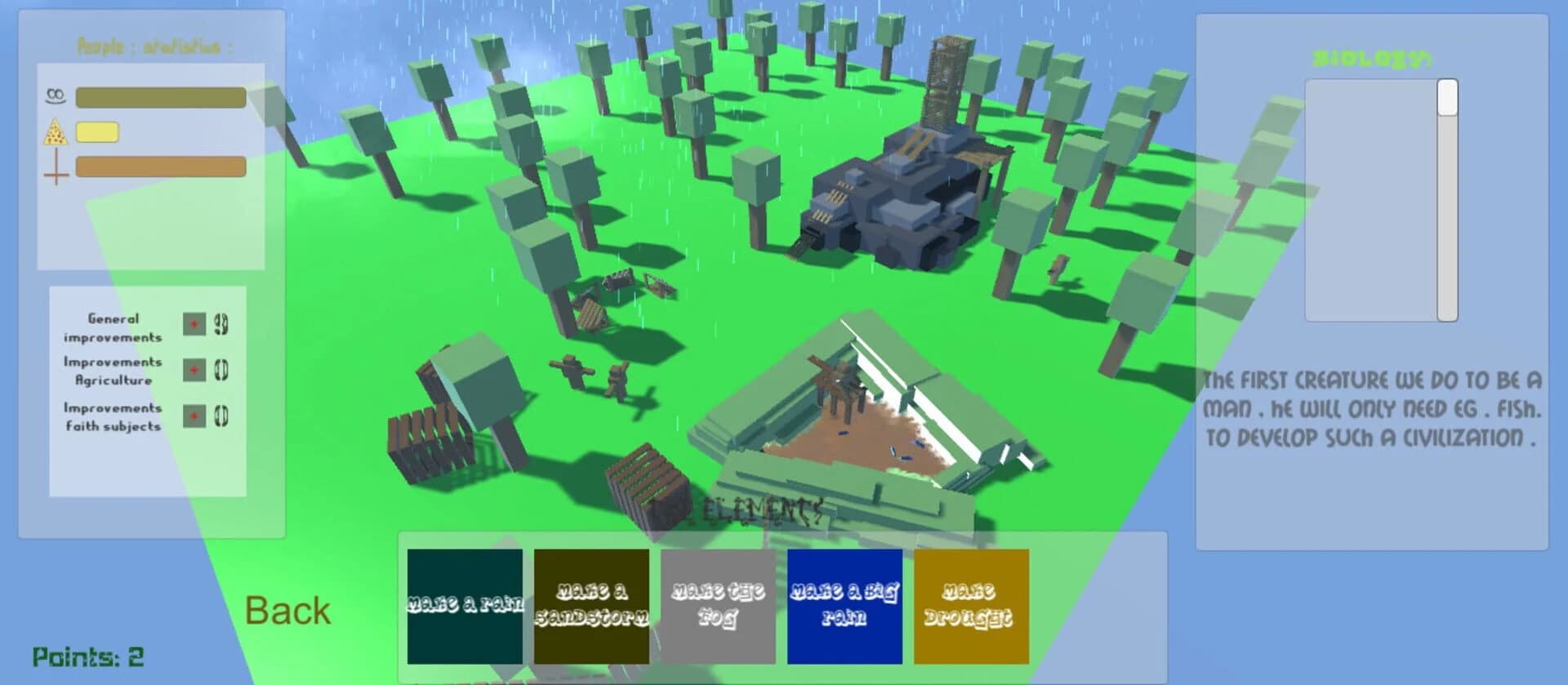Click the smiley face statistics icon
The width and height of the screenshot is (1568, 685).
tap(56, 96)
